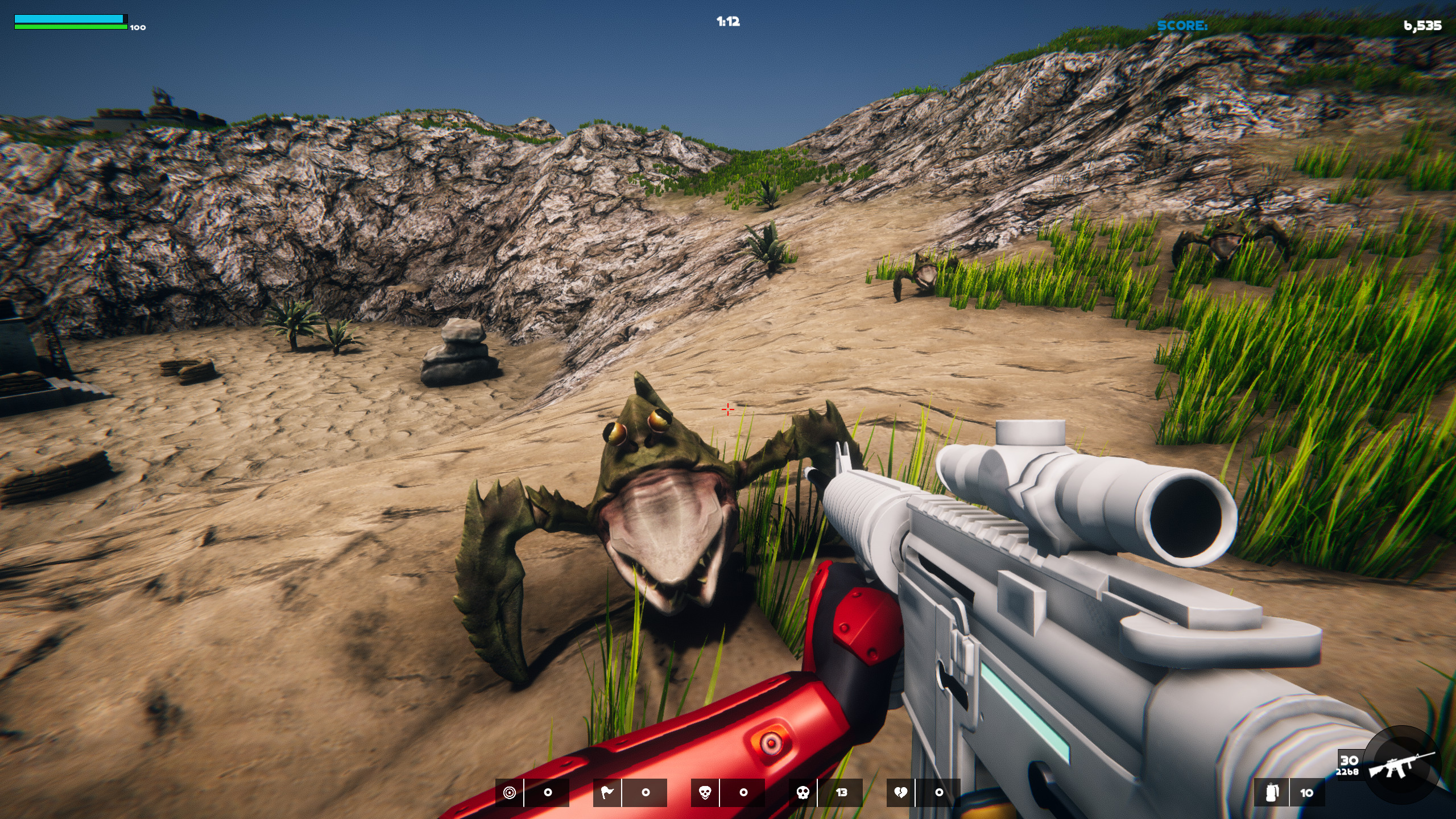Click the 1:12 match timer
The width and height of the screenshot is (1456, 819).
(728, 22)
